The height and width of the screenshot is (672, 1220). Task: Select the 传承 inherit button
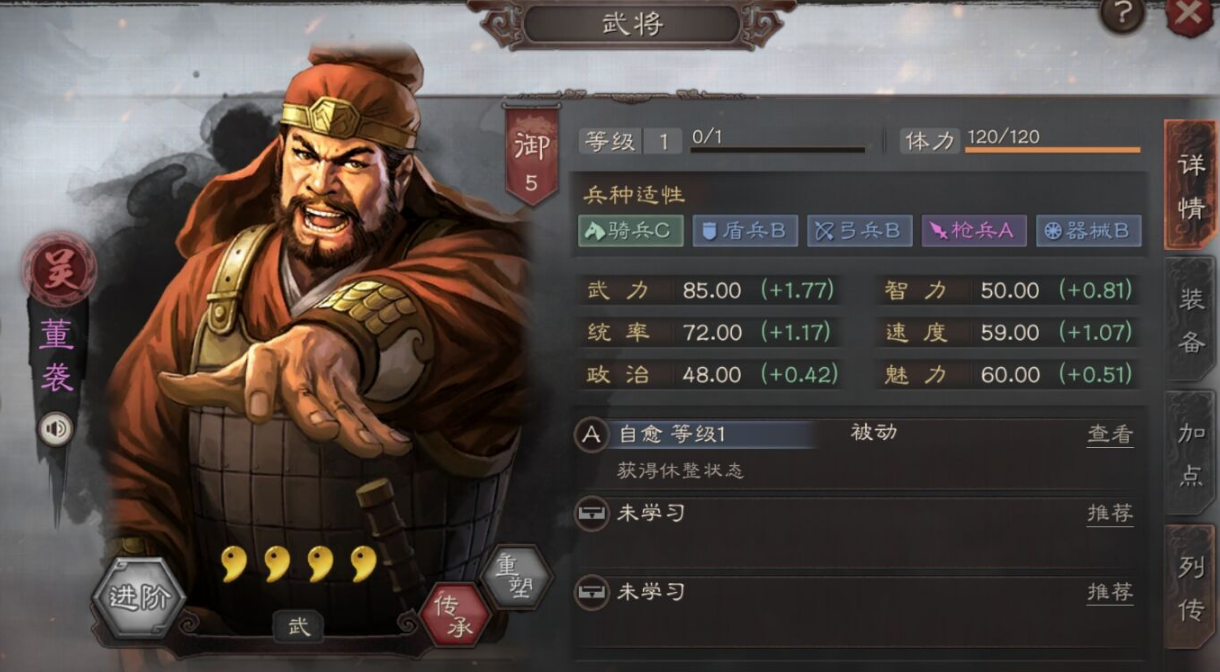(x=456, y=614)
